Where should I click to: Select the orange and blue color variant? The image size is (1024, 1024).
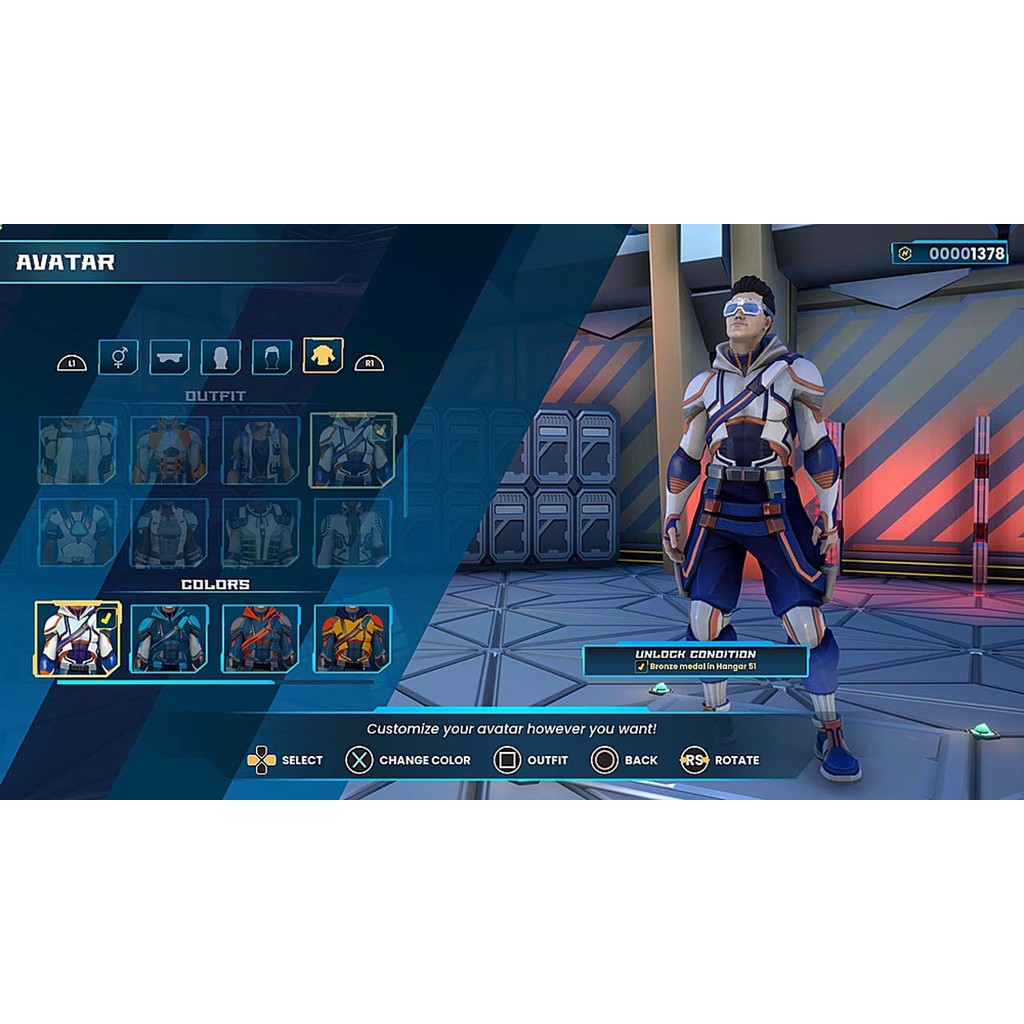(261, 638)
